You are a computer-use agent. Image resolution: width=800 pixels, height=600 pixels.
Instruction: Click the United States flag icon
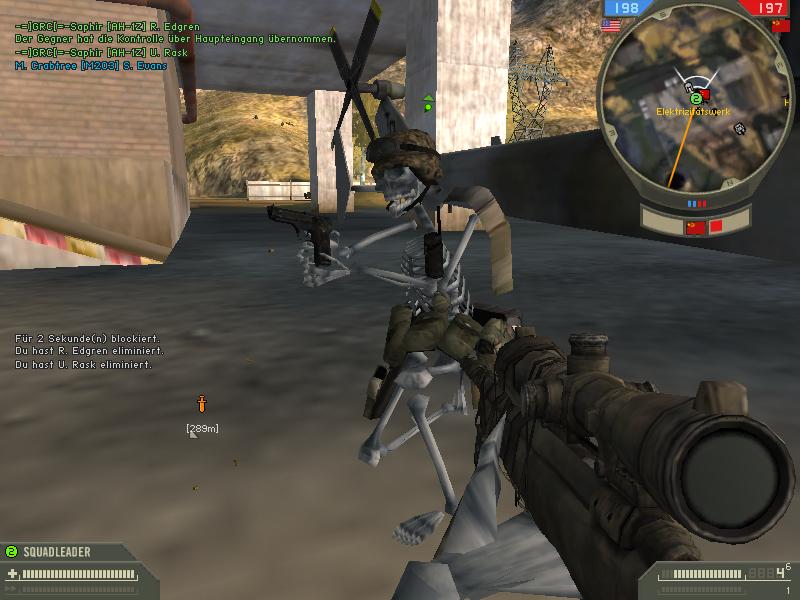point(611,26)
